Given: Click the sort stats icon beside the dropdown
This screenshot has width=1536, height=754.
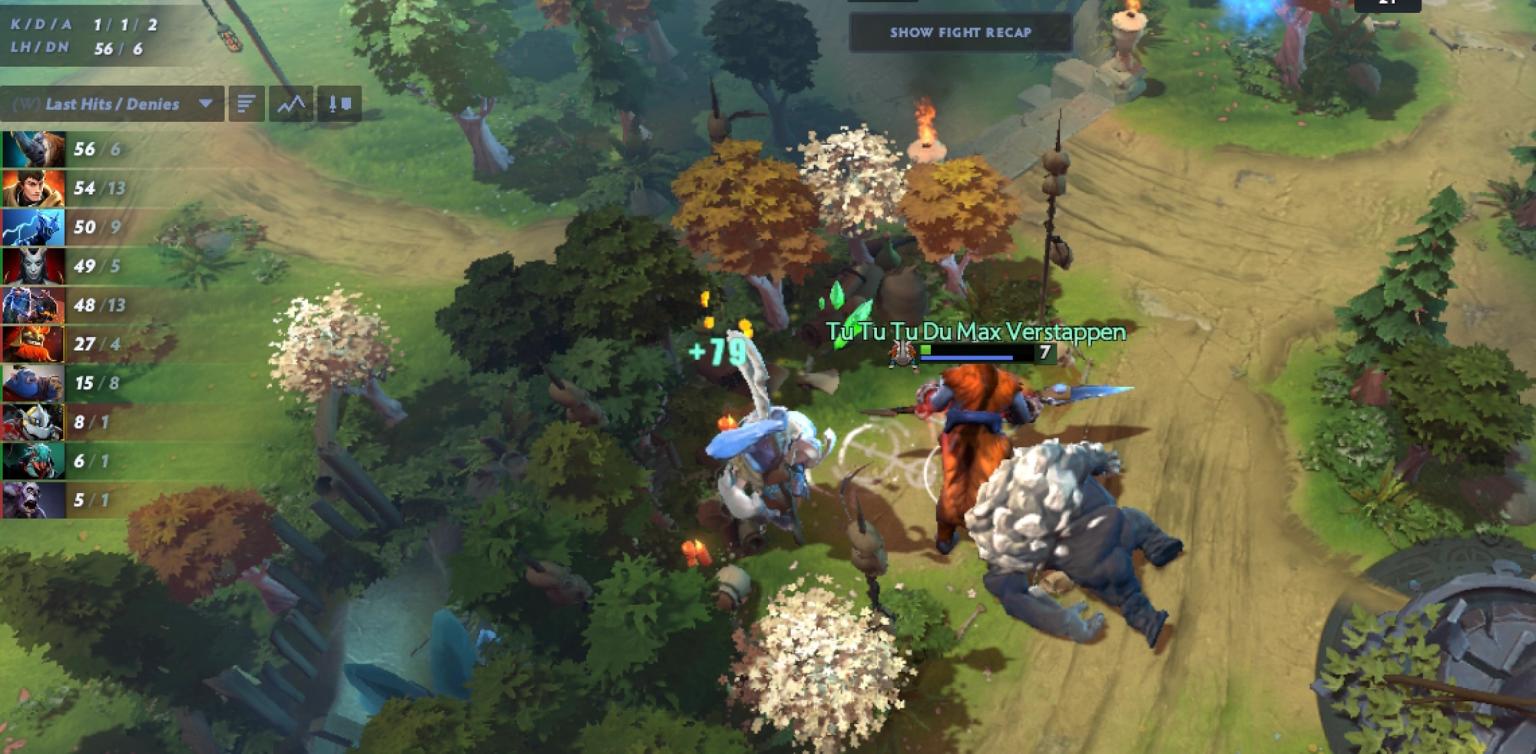Looking at the screenshot, I should coord(246,103).
